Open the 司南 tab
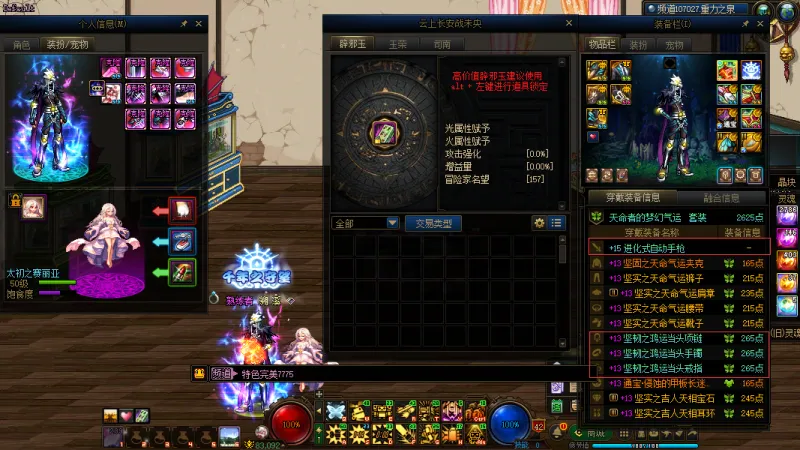 point(441,45)
